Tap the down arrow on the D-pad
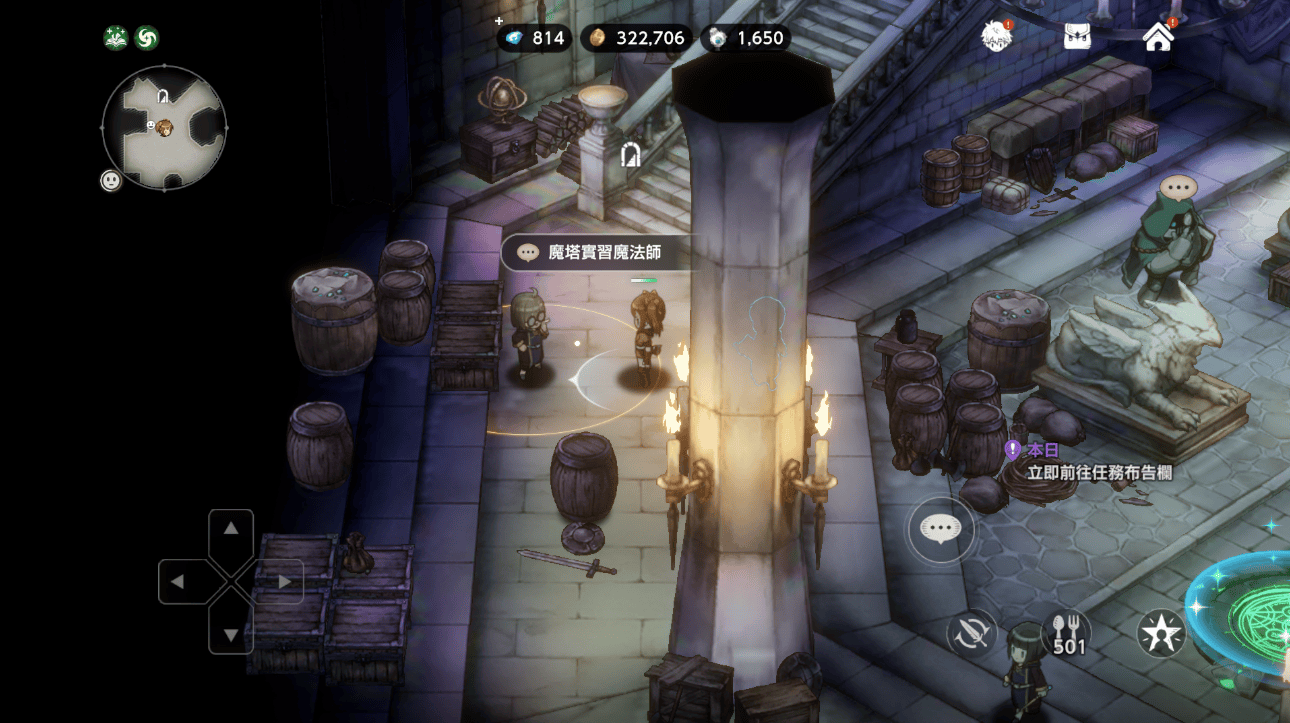 [231, 633]
